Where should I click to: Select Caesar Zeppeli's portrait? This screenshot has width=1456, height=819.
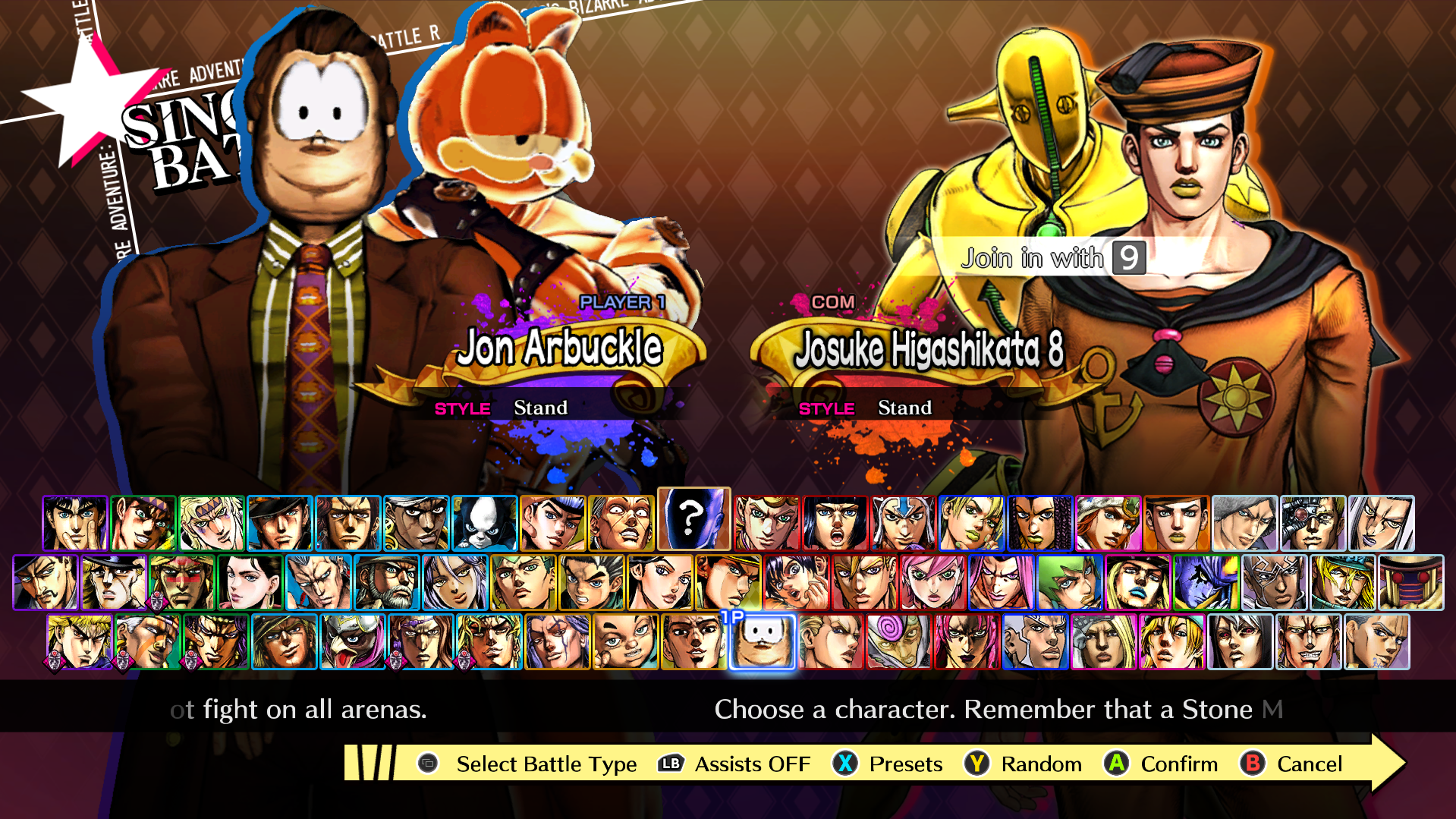212,523
